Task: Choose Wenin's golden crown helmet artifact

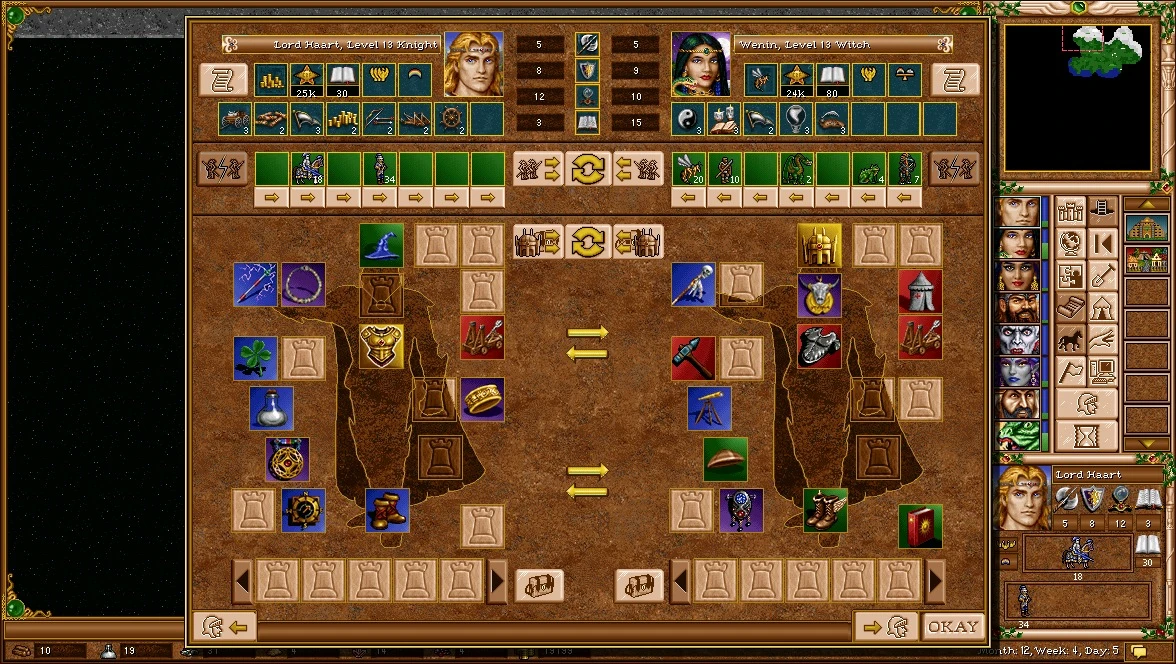Action: [819, 245]
